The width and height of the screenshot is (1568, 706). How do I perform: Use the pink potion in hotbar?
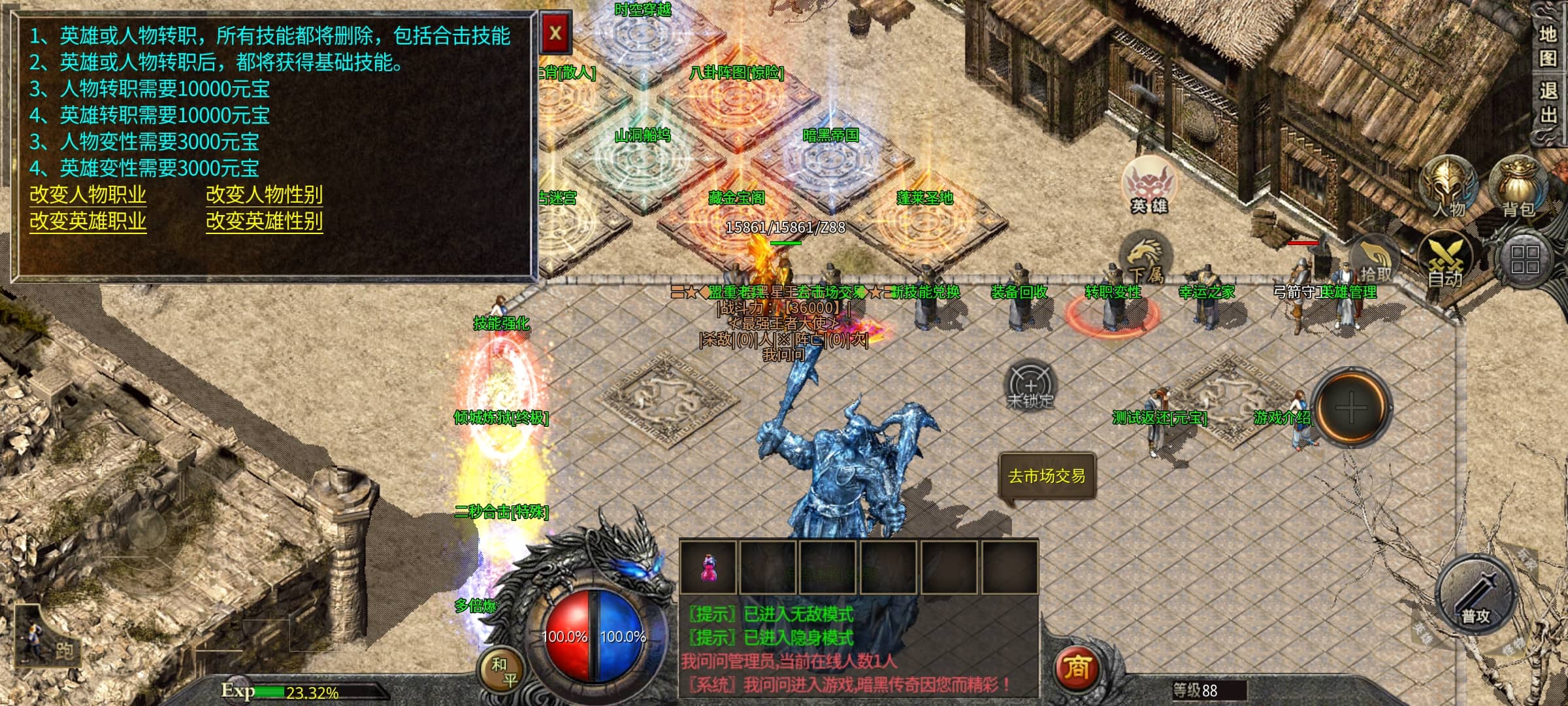(708, 567)
